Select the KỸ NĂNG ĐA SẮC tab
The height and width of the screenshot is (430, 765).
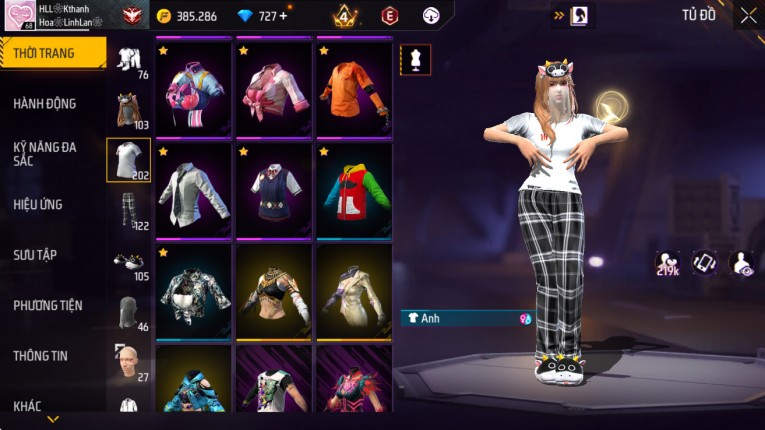(45, 153)
